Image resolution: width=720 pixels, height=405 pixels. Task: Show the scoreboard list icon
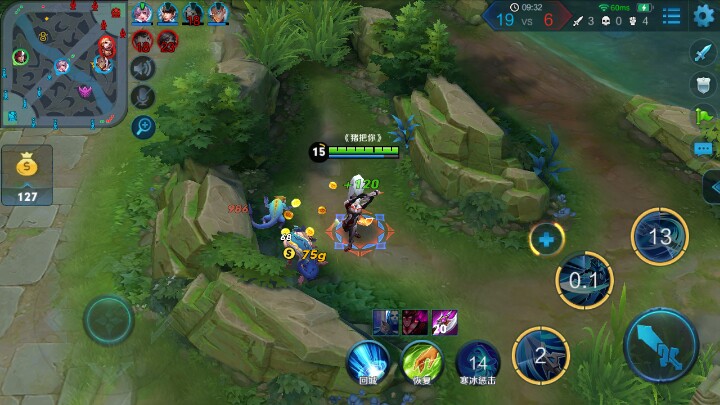tap(672, 16)
